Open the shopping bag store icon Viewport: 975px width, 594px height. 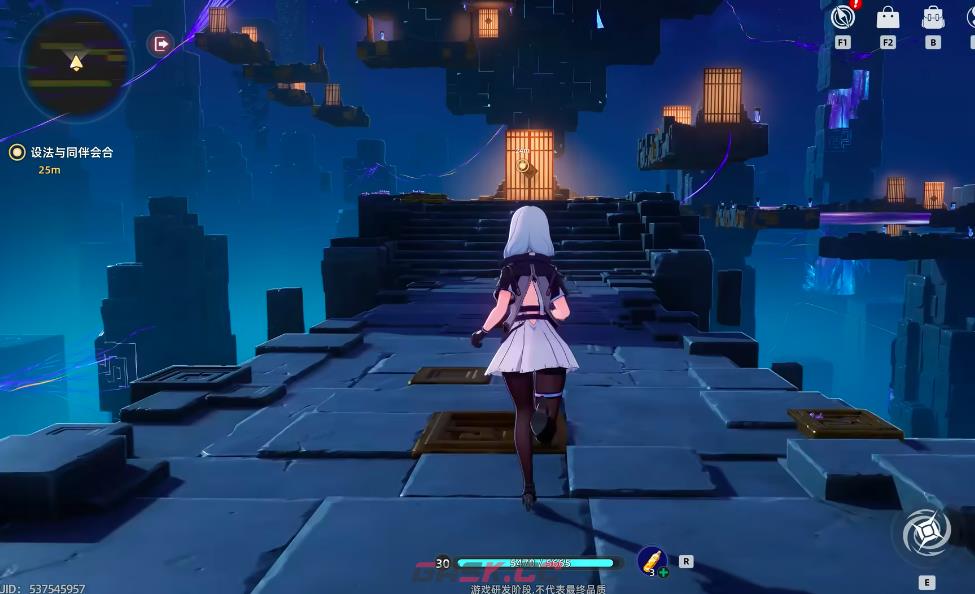[x=887, y=18]
